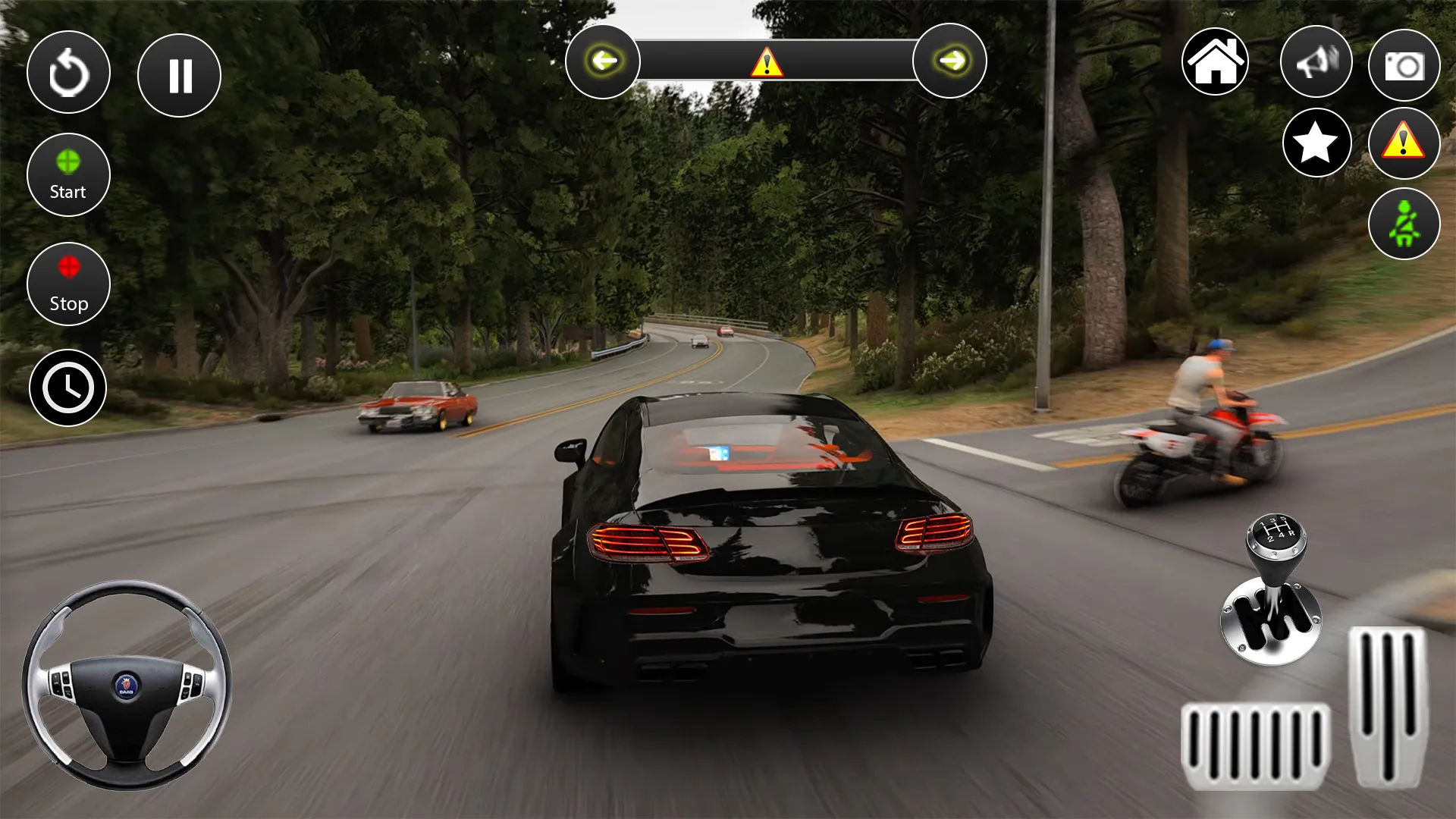
Task: Rate the game via the star icon
Action: (x=1316, y=142)
